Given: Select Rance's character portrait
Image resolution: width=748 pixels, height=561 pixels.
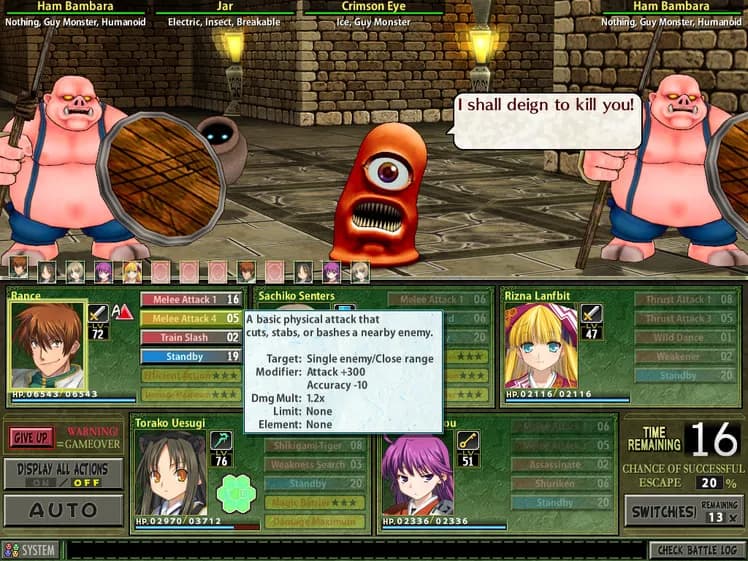Looking at the screenshot, I should pyautogui.click(x=47, y=345).
